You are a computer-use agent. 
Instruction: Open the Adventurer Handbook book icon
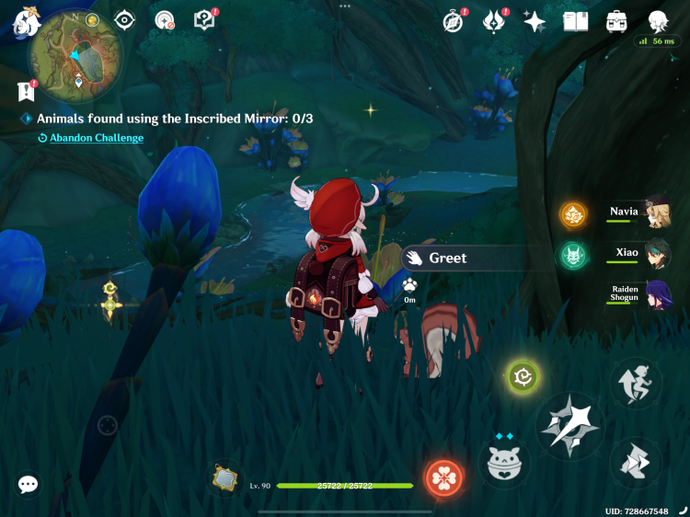576,21
